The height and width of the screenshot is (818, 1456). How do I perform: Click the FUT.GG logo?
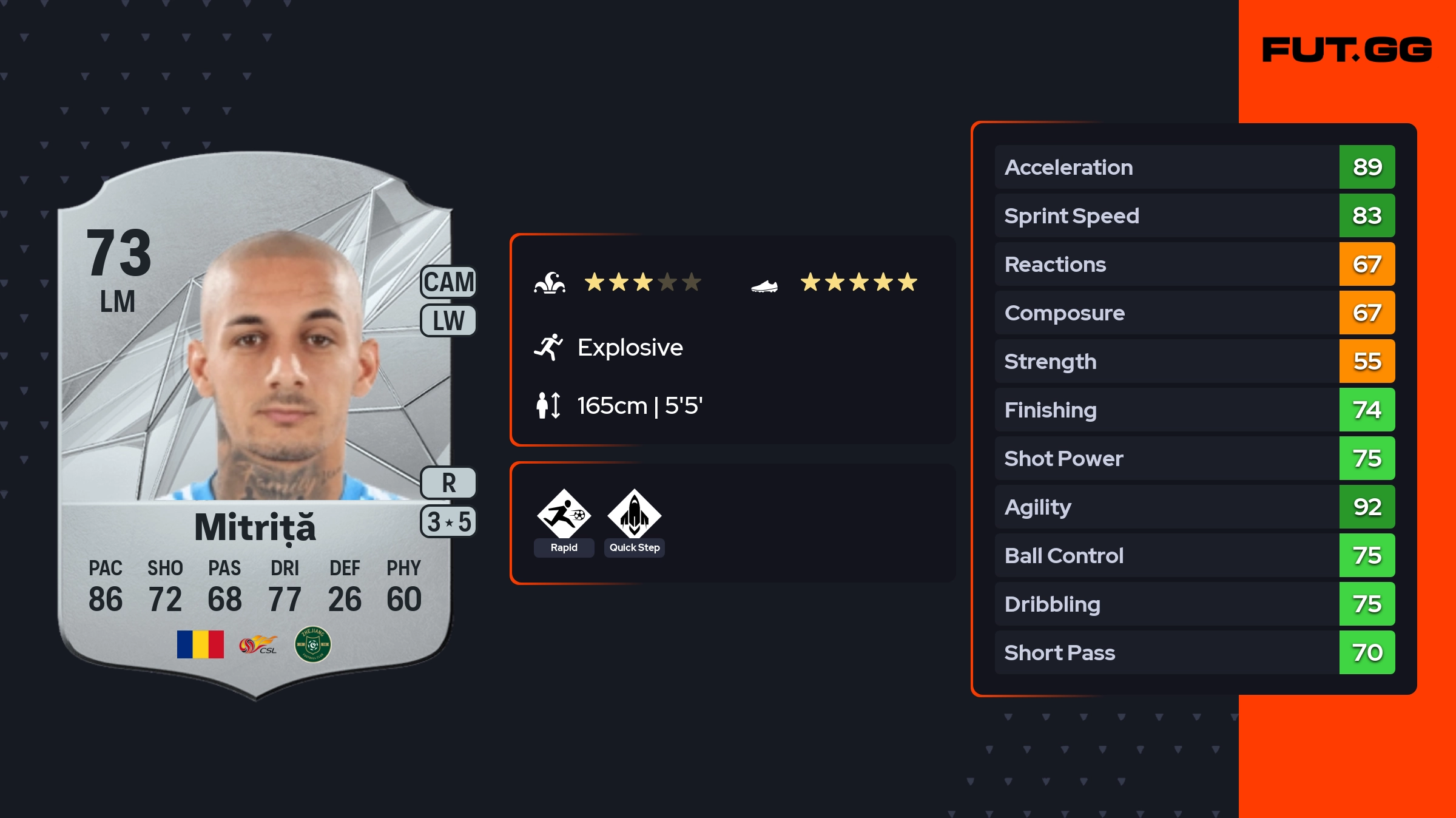pyautogui.click(x=1347, y=50)
